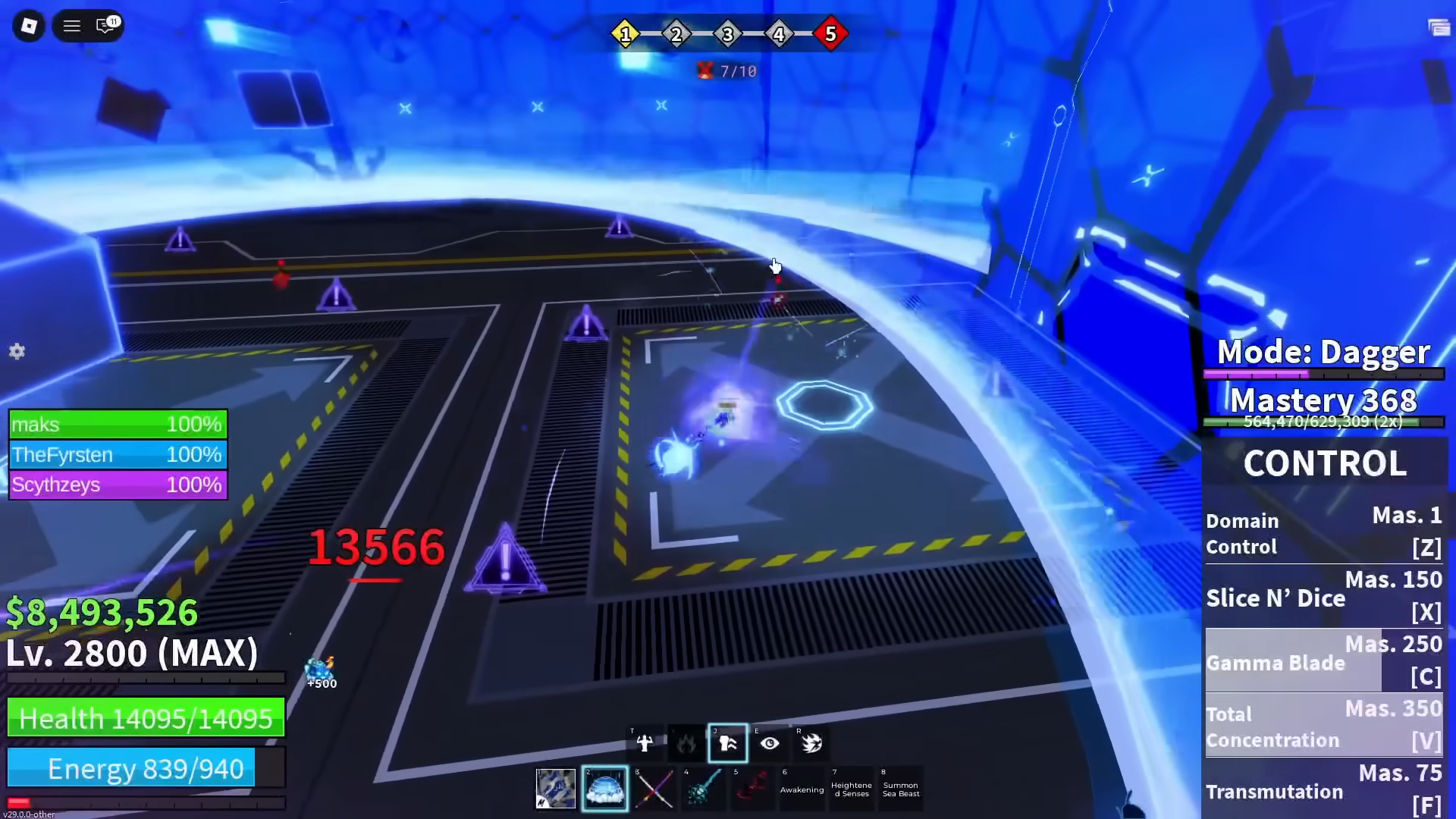Image resolution: width=1456 pixels, height=819 pixels.
Task: Toggle the eye observation ability
Action: click(x=770, y=743)
